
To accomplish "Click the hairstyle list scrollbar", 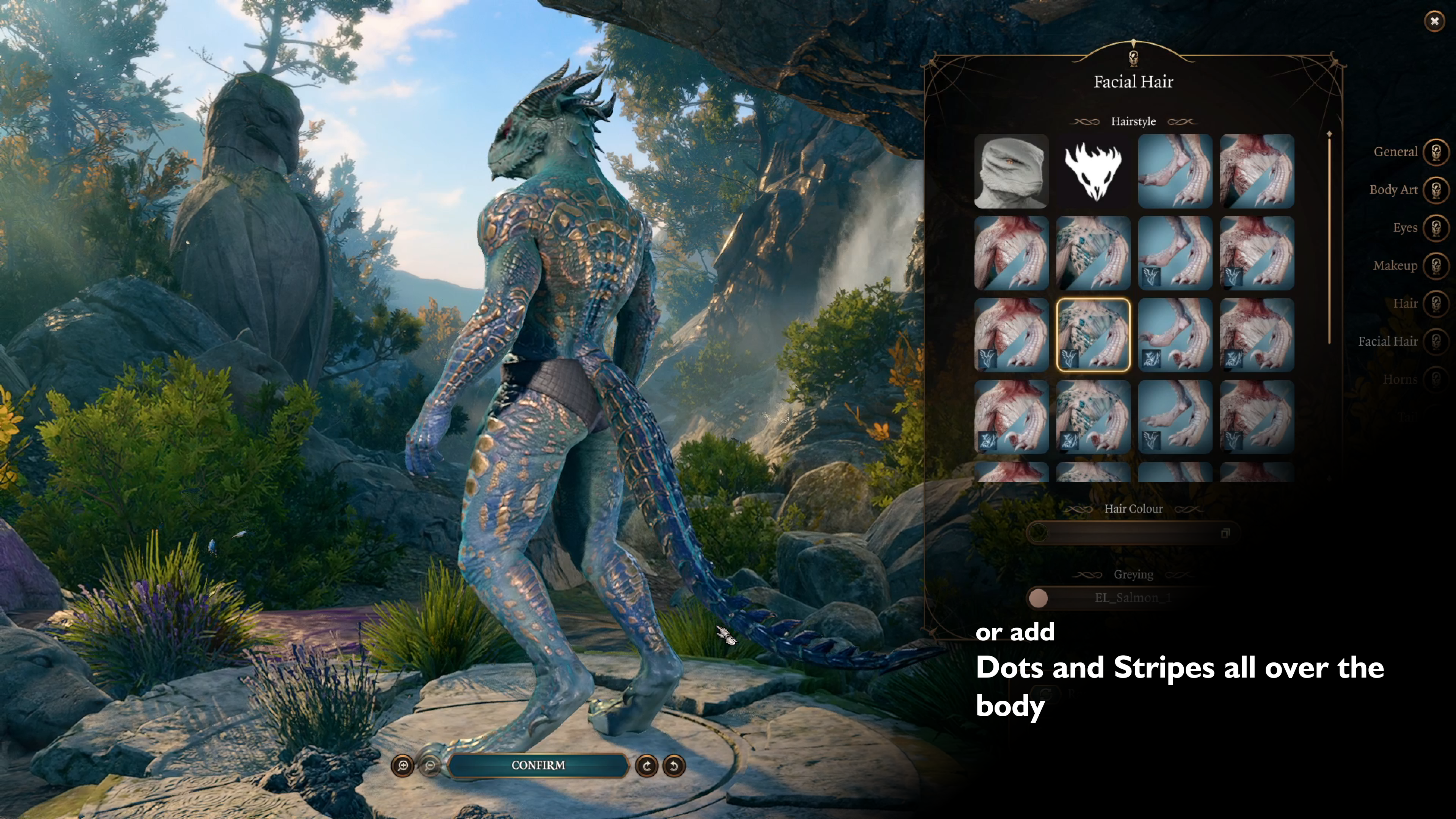I will [x=1329, y=237].
